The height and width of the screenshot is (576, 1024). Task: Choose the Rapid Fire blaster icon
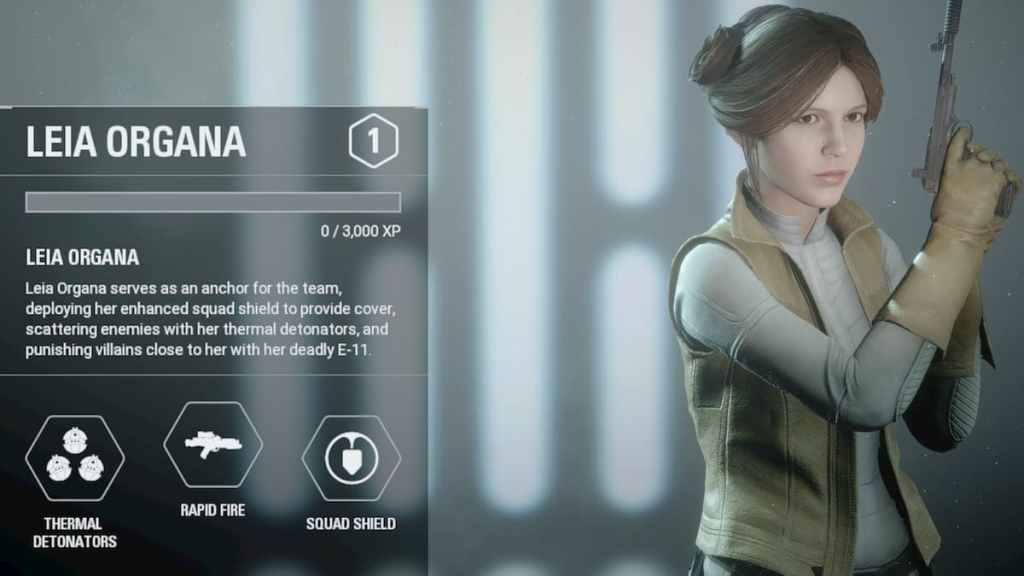tap(212, 445)
